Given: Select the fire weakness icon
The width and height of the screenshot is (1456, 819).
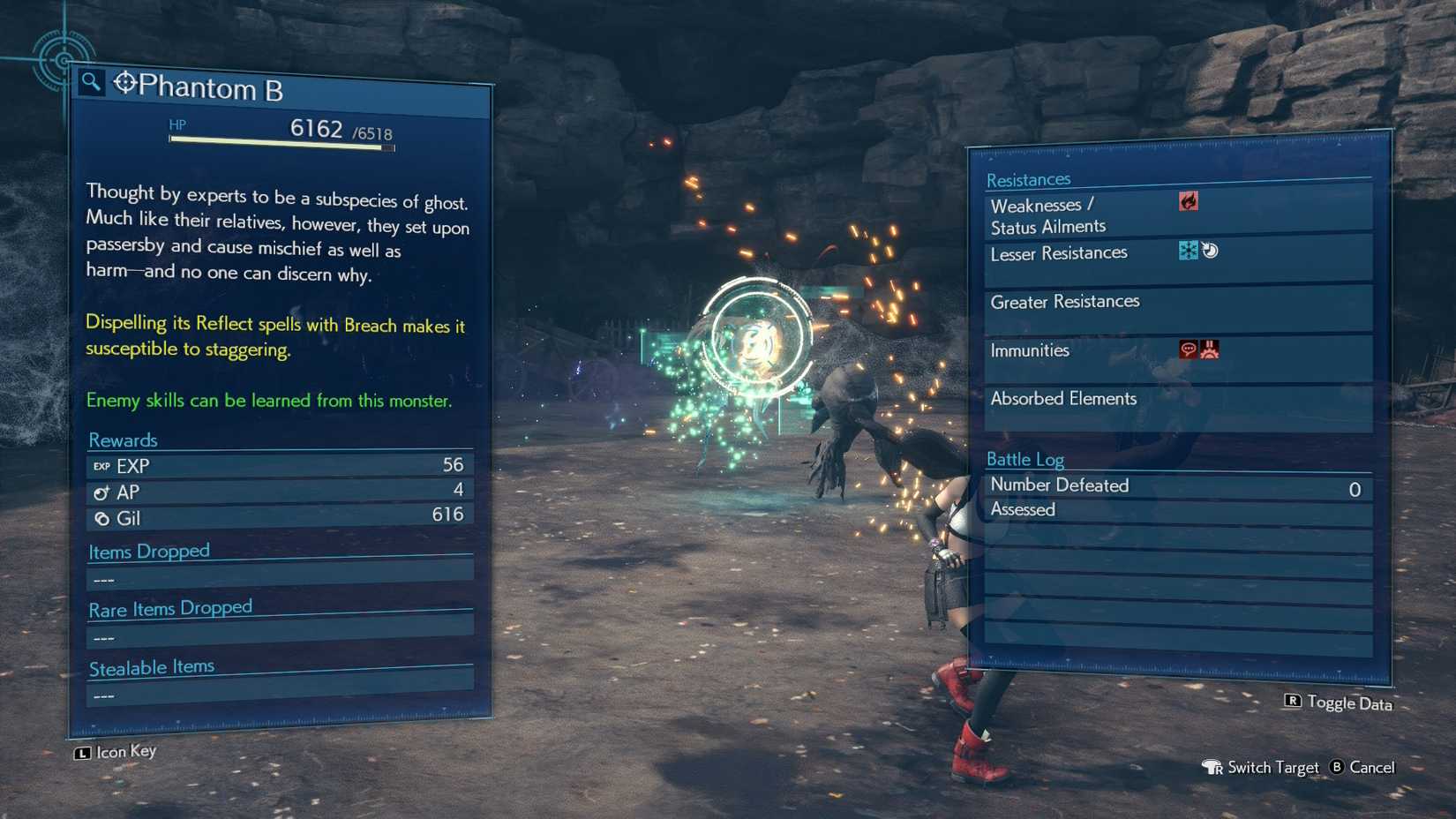Looking at the screenshot, I should click(x=1189, y=202).
